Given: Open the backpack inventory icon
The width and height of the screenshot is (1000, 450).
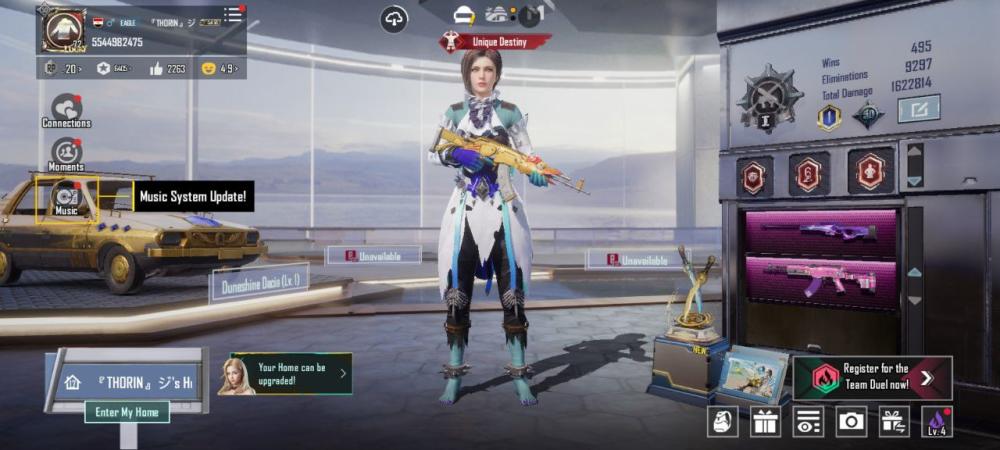Looking at the screenshot, I should tap(723, 422).
